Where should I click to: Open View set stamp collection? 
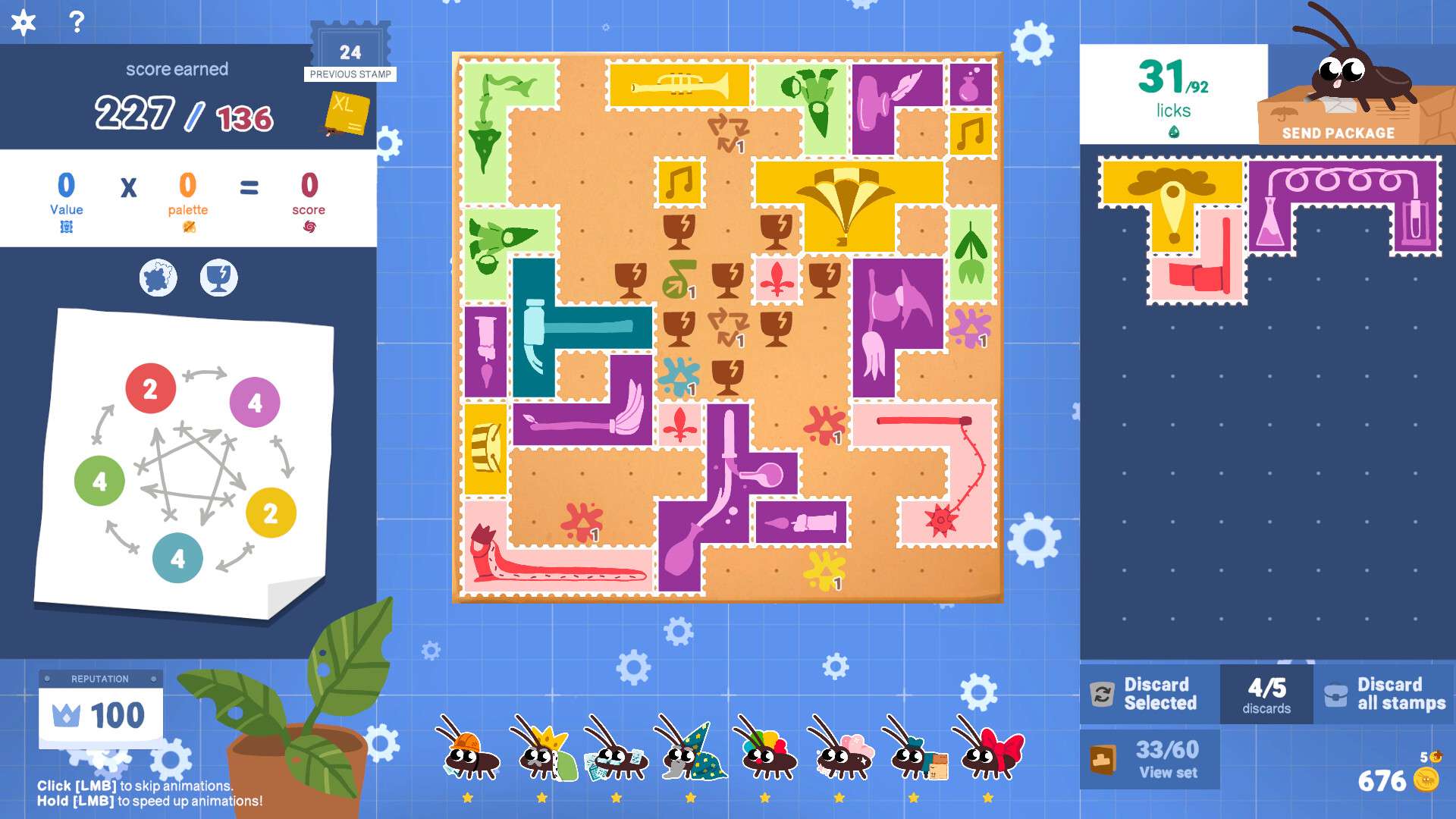[1150, 759]
